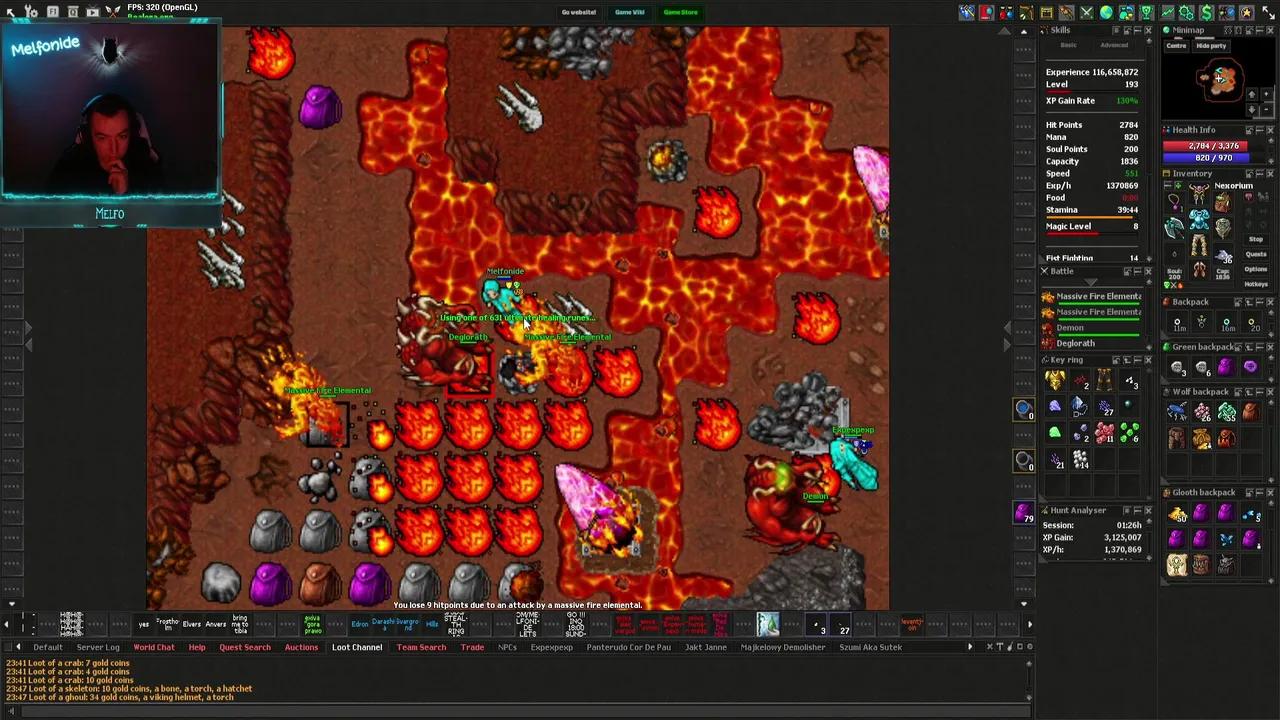Open the Game Store dollar icon
The width and height of the screenshot is (1280, 720).
tap(1205, 12)
